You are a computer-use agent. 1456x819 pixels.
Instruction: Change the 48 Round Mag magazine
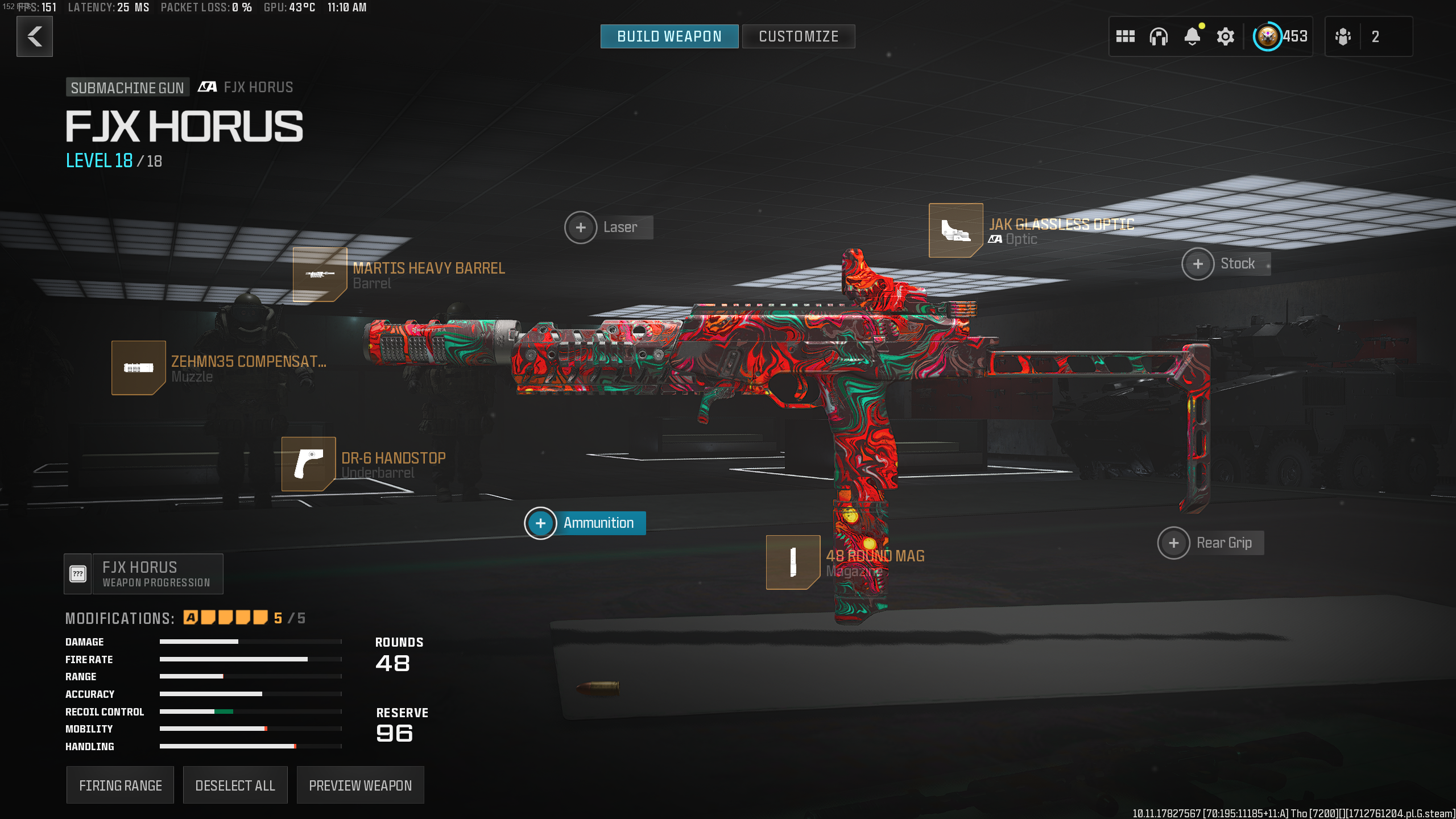(x=793, y=562)
